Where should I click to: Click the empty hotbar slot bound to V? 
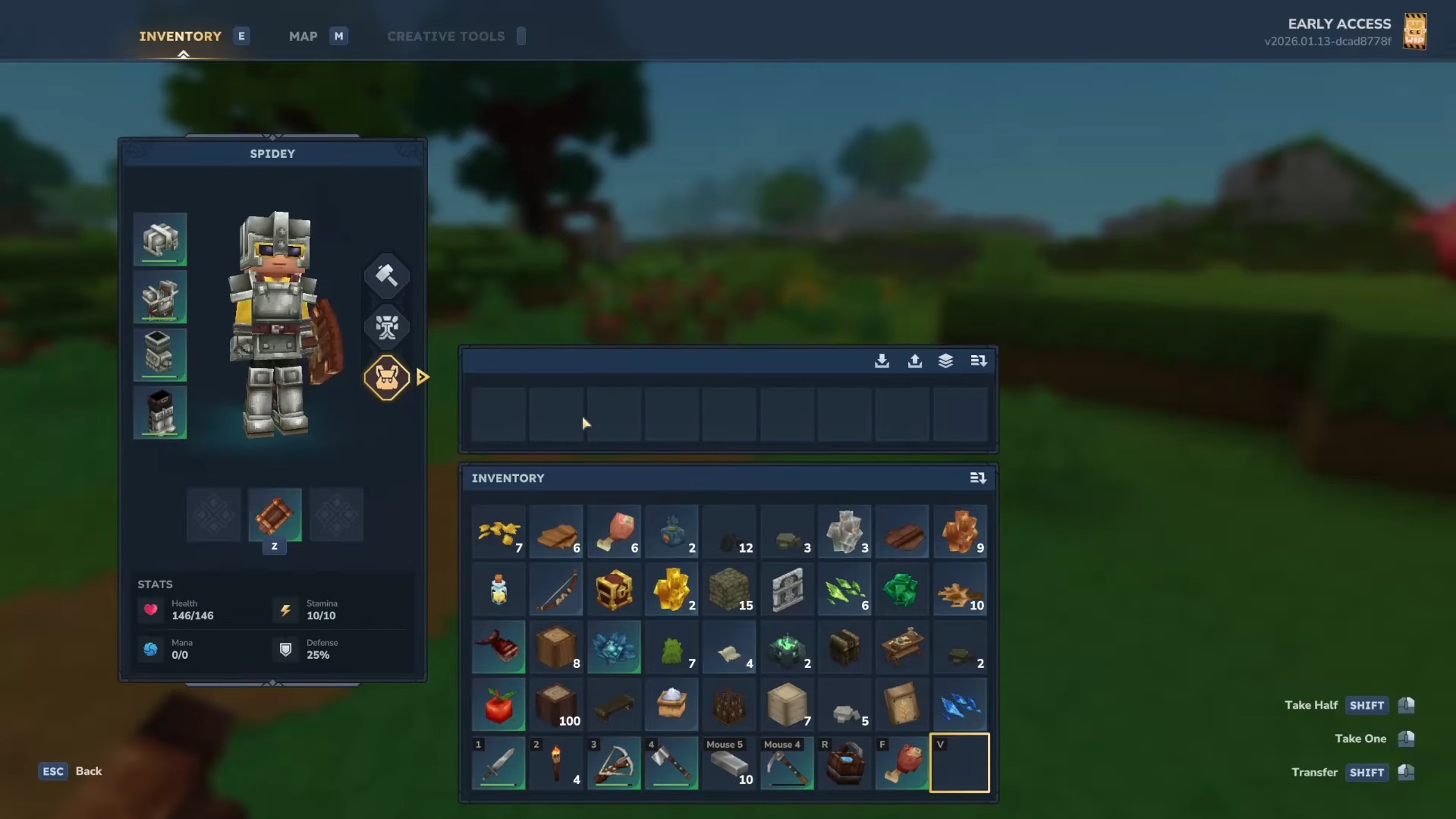[959, 763]
